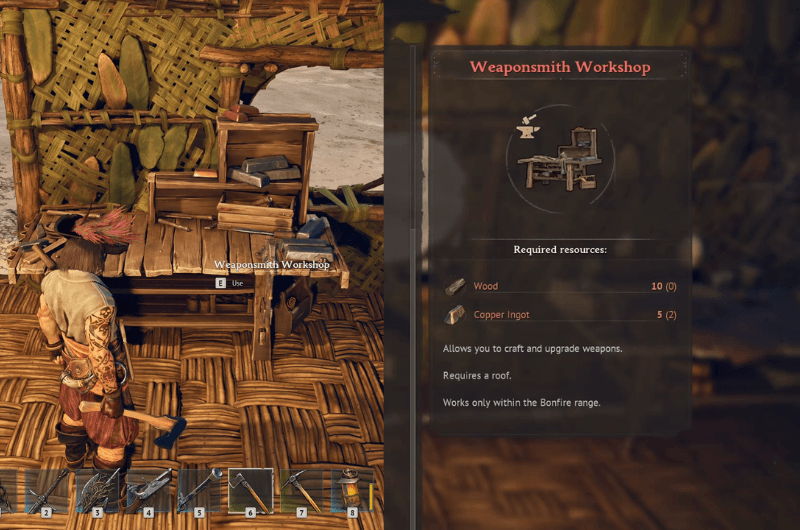Equip the flintlock pistol from the hotbar
This screenshot has width=800, height=530.
148,491
